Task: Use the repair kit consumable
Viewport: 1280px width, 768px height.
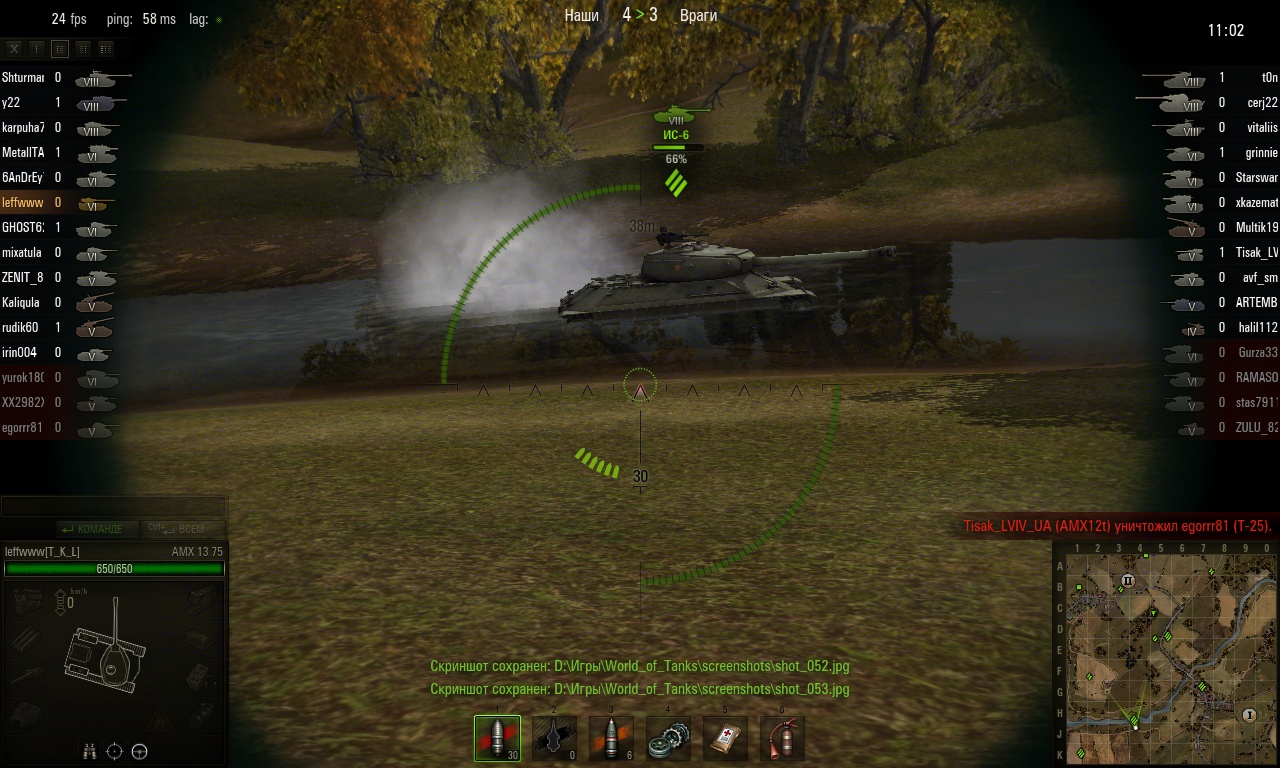Action: 668,738
